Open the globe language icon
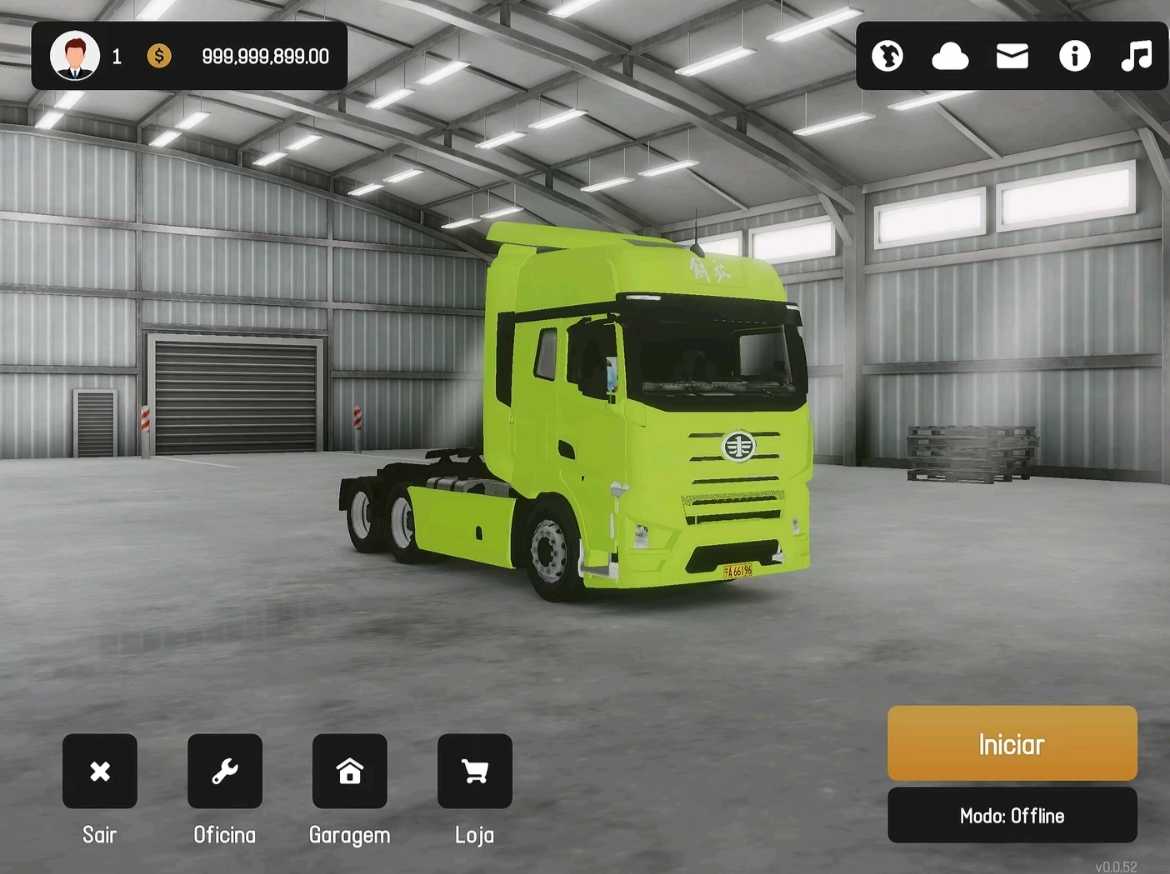 coord(887,56)
